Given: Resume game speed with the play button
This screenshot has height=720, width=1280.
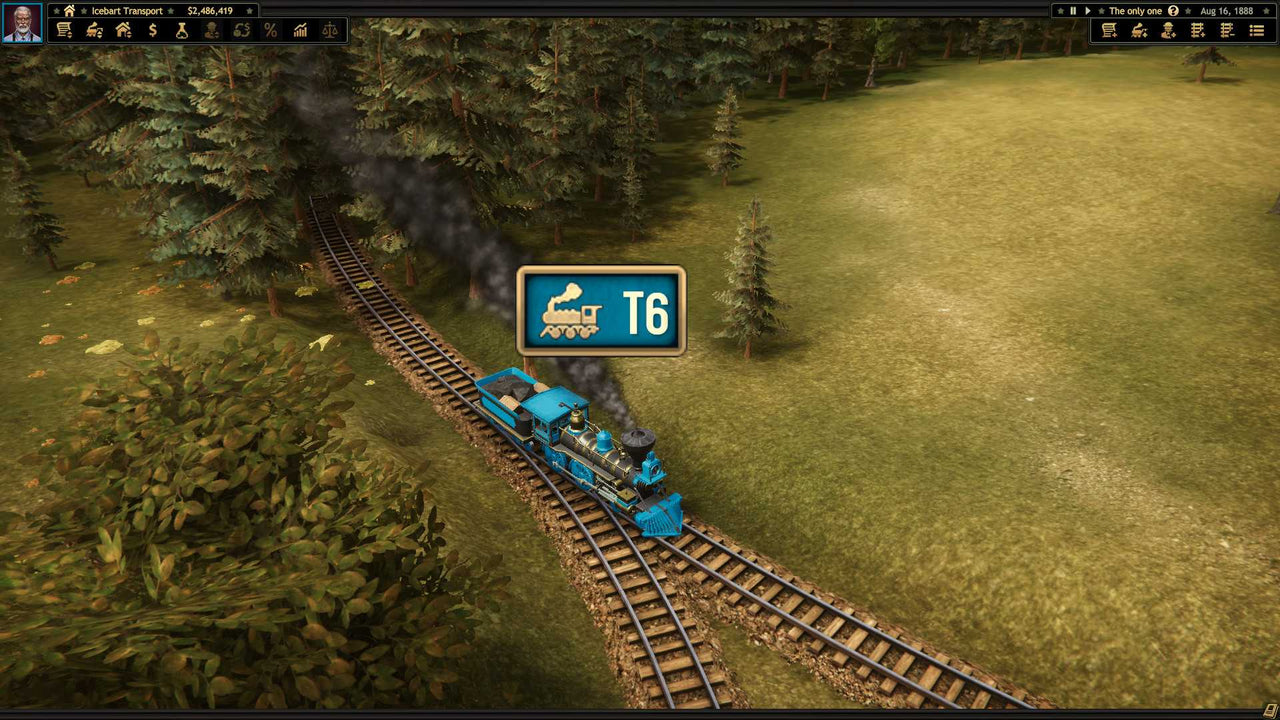Looking at the screenshot, I should 1087,11.
